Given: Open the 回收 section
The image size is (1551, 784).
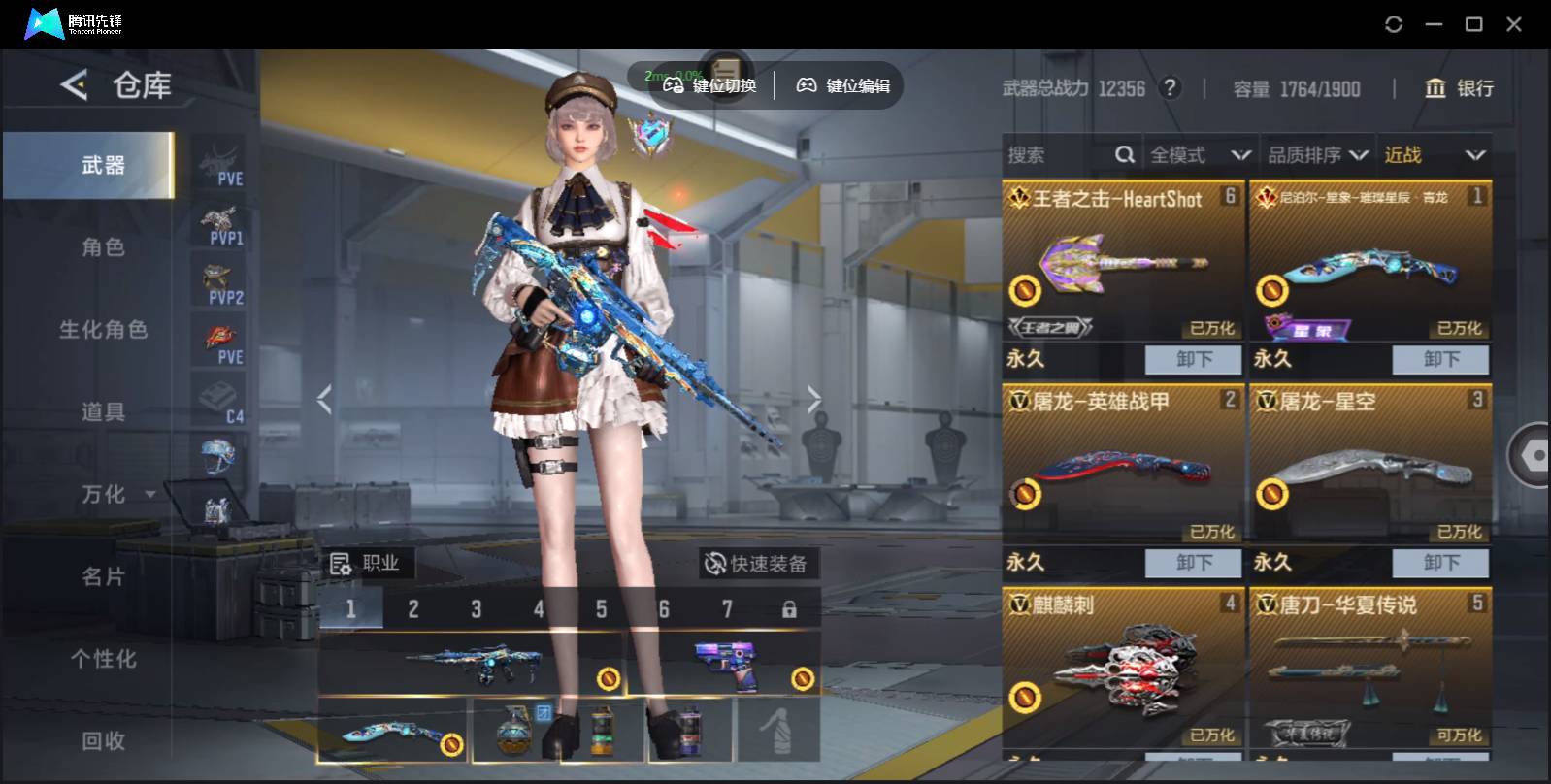Looking at the screenshot, I should (103, 741).
